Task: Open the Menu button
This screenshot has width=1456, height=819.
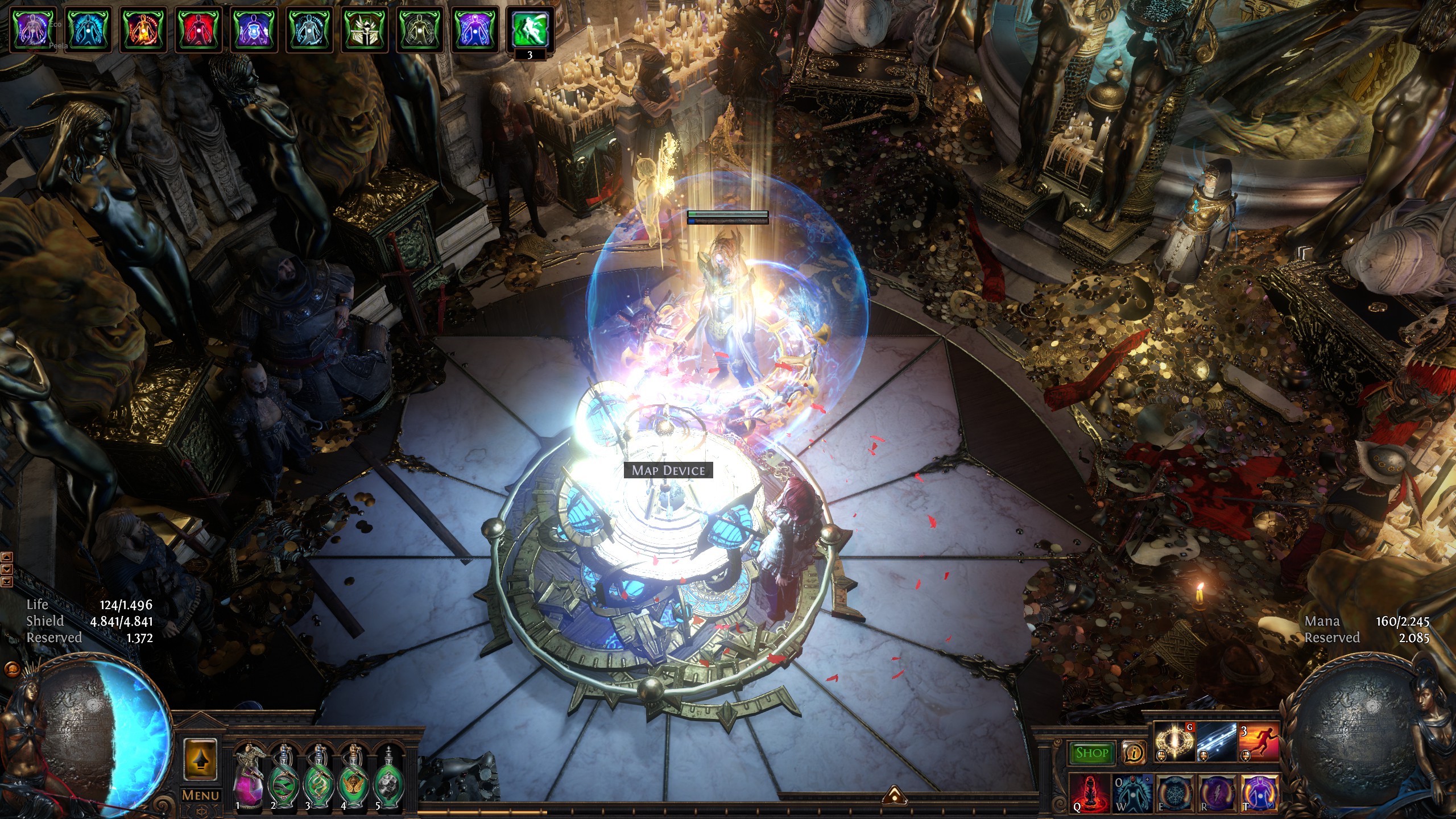Action: pyautogui.click(x=200, y=795)
